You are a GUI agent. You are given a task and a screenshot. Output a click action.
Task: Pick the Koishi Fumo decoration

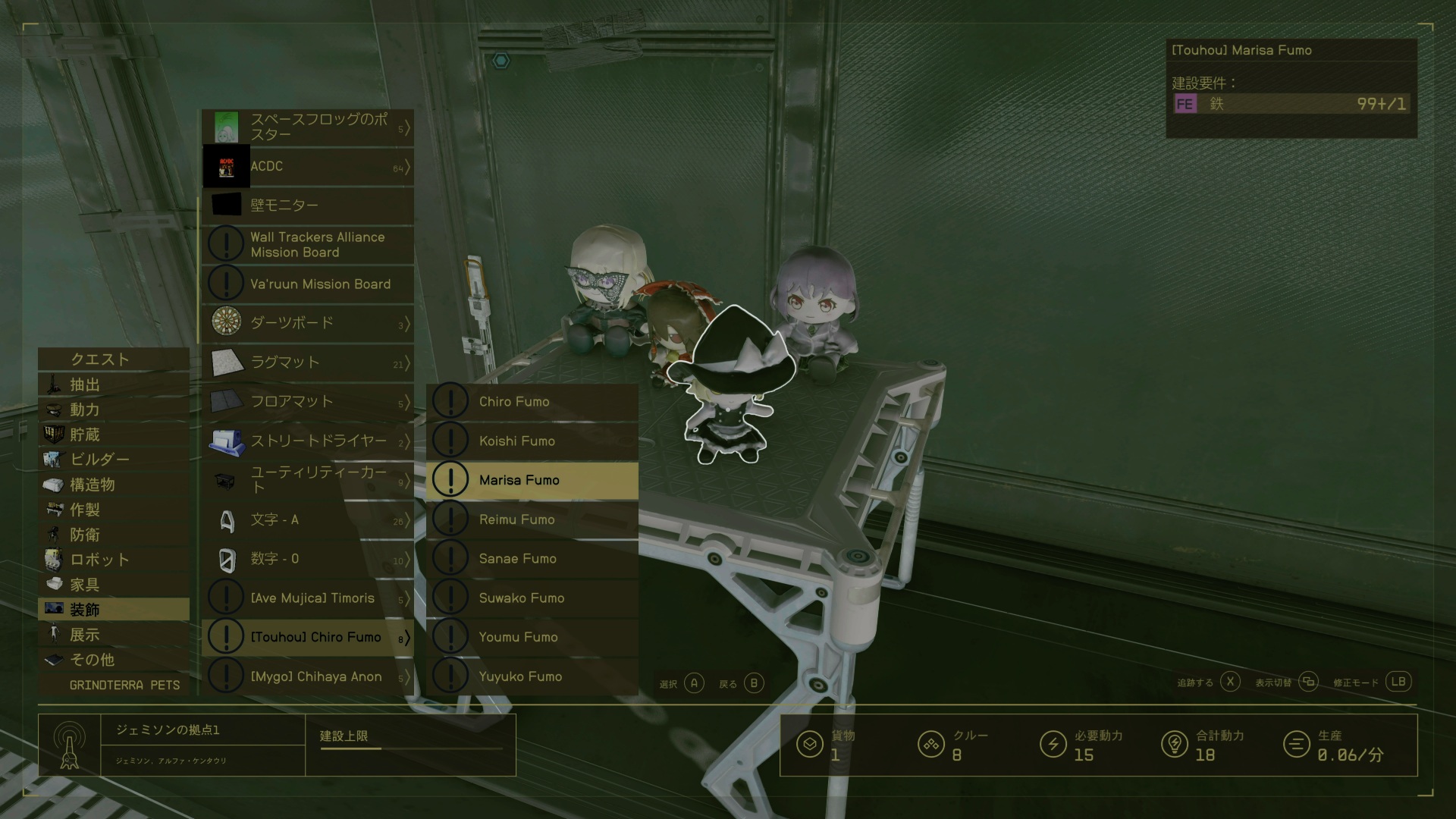click(531, 441)
